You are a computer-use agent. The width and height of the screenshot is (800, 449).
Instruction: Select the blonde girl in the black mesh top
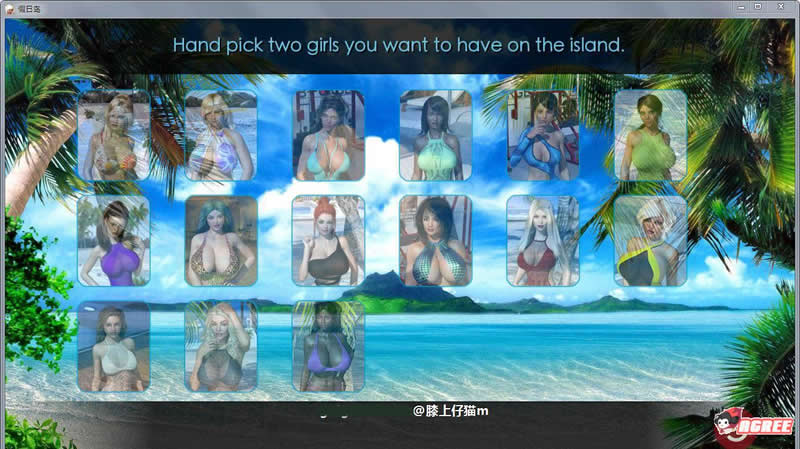point(221,346)
